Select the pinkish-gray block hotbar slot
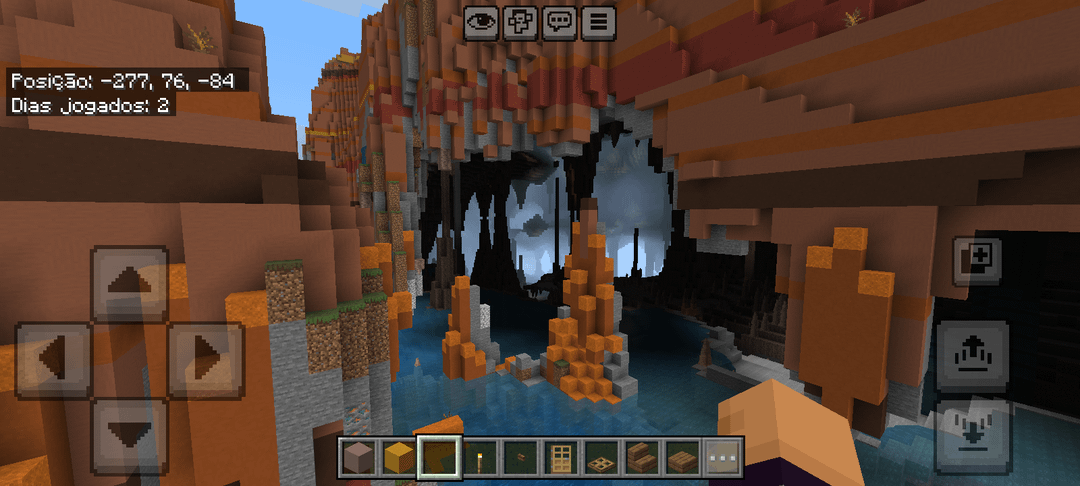 pyautogui.click(x=358, y=457)
